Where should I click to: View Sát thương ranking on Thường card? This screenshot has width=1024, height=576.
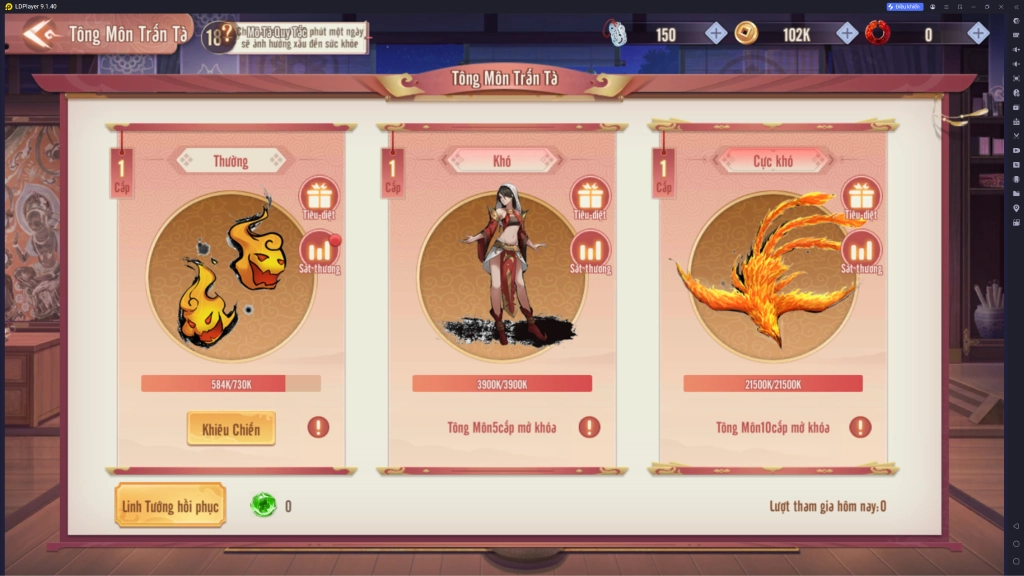coord(319,251)
